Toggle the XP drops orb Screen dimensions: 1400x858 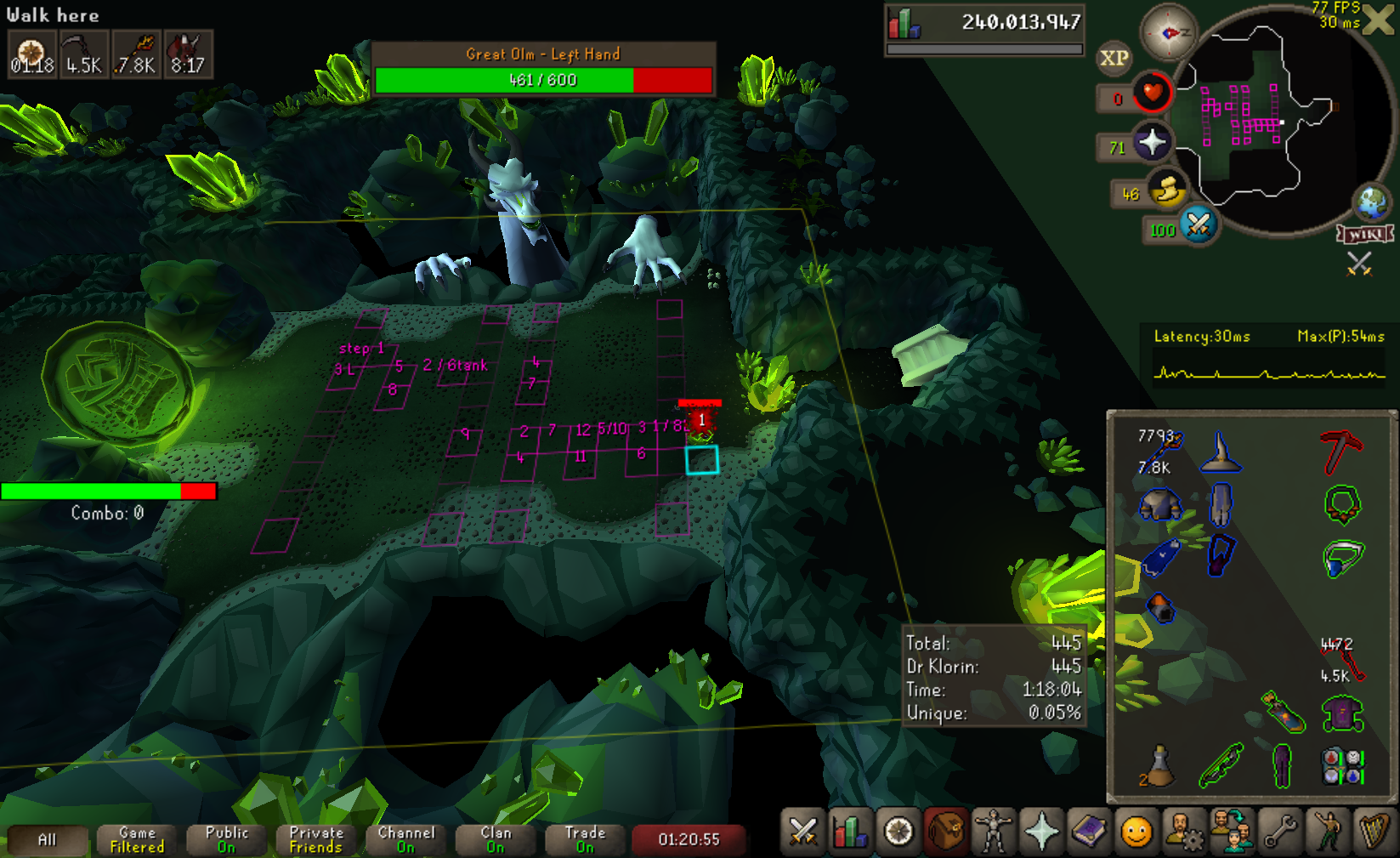(1114, 58)
